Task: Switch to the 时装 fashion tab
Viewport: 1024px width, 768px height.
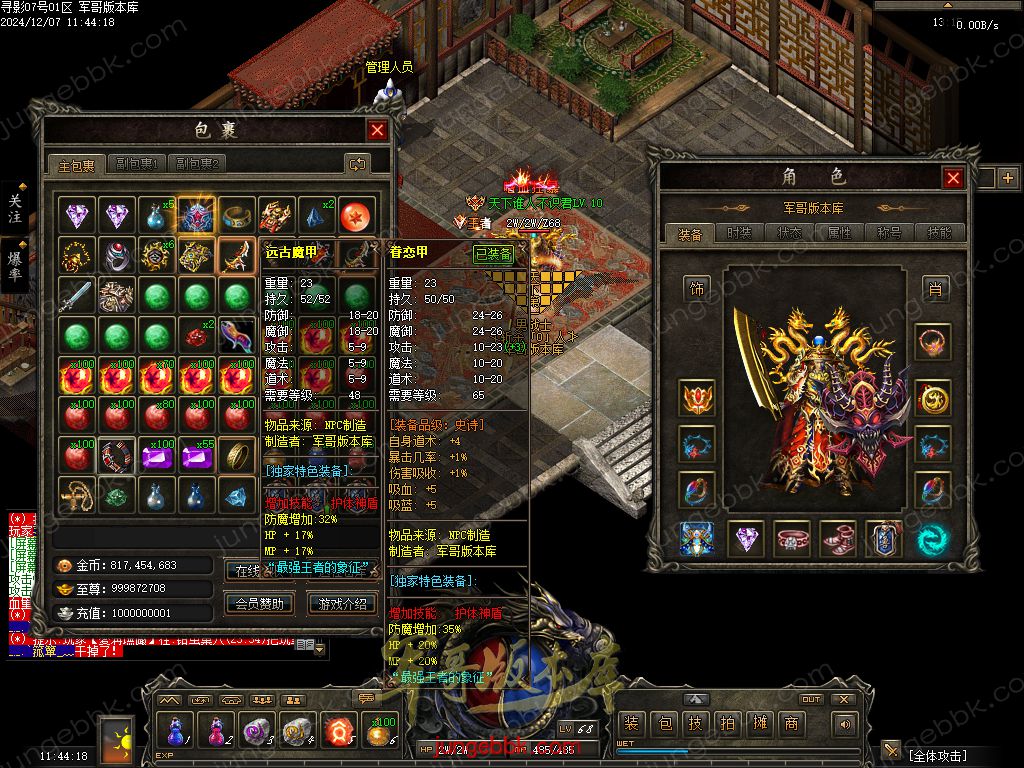Action: (x=739, y=233)
